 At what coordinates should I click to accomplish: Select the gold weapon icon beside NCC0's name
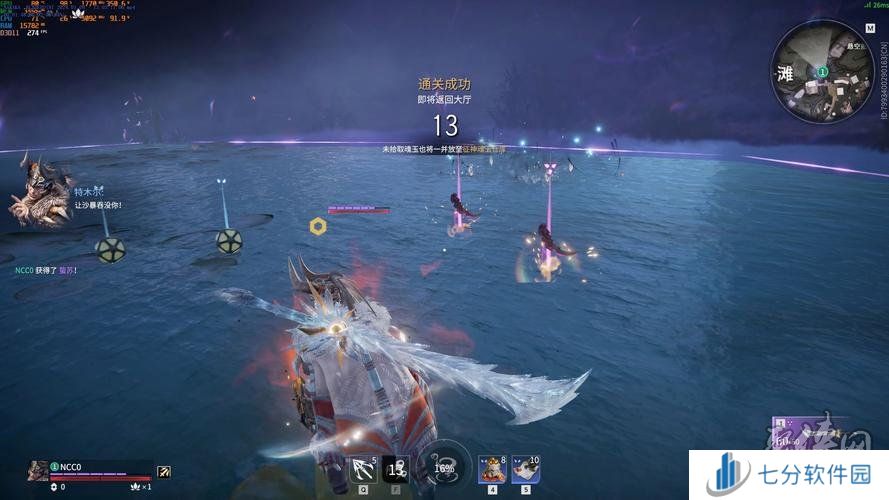pyautogui.click(x=164, y=471)
